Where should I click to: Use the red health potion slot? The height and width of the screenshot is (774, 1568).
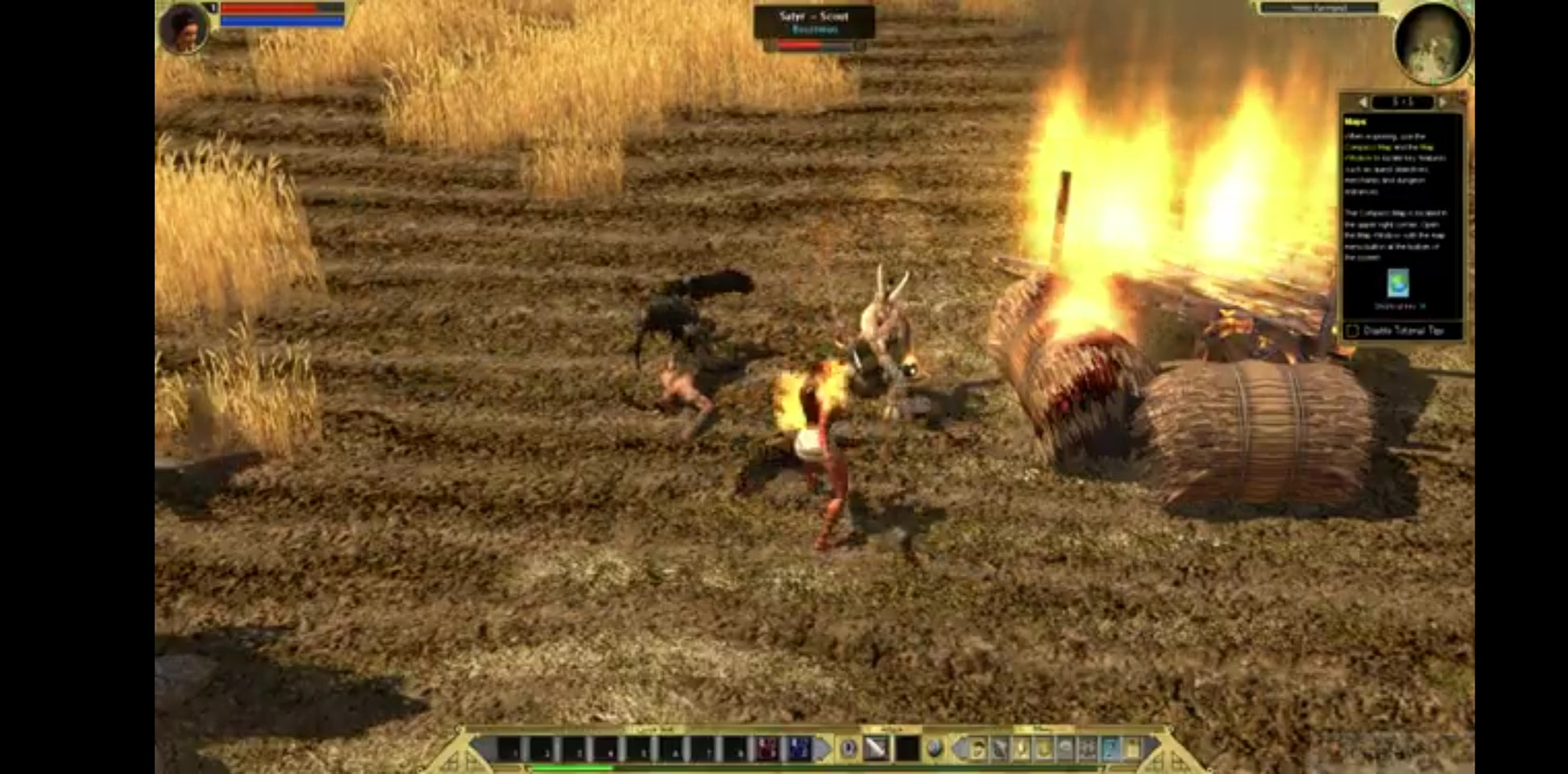(x=766, y=749)
